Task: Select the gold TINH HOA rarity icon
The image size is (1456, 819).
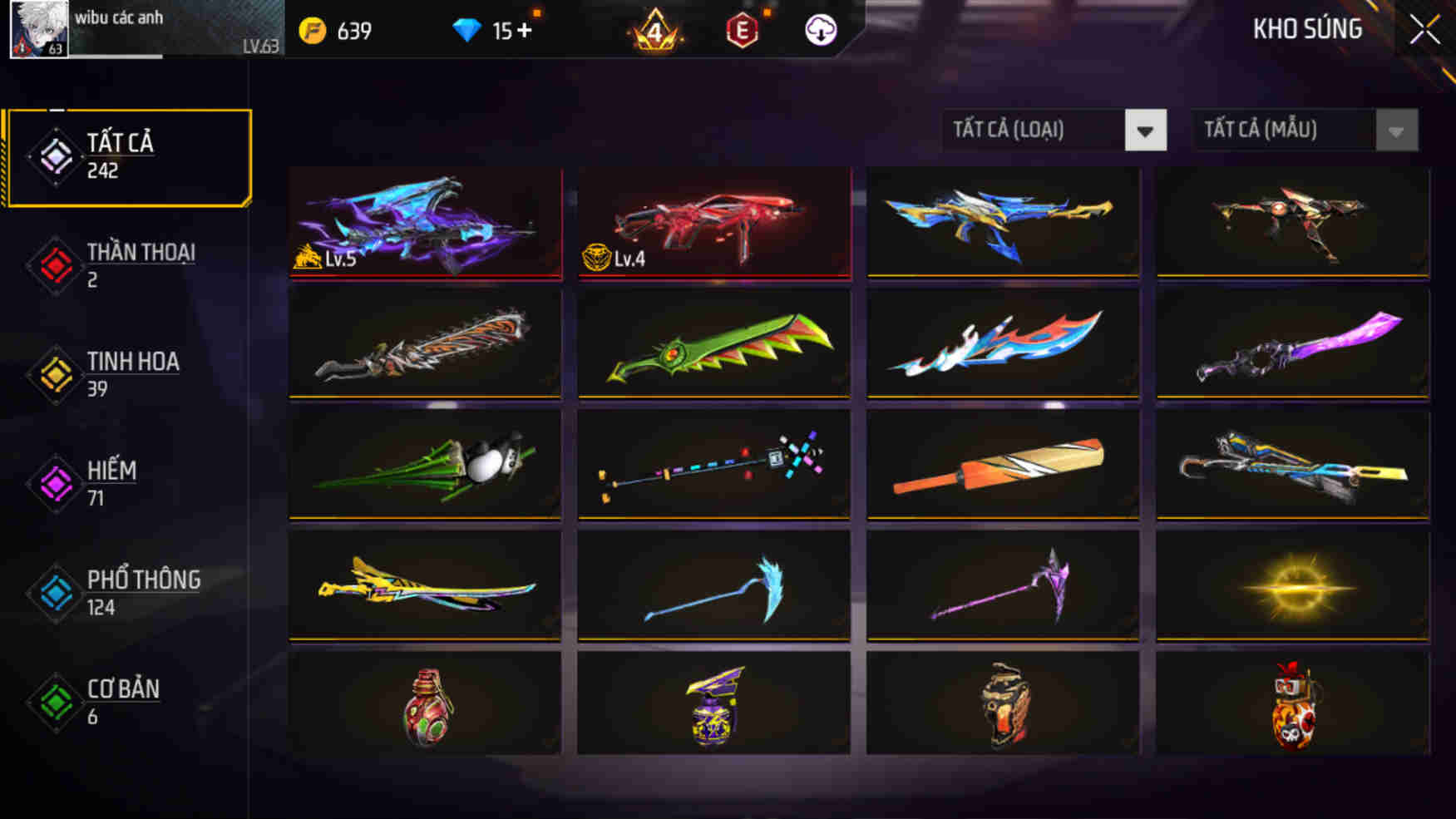Action: [54, 373]
